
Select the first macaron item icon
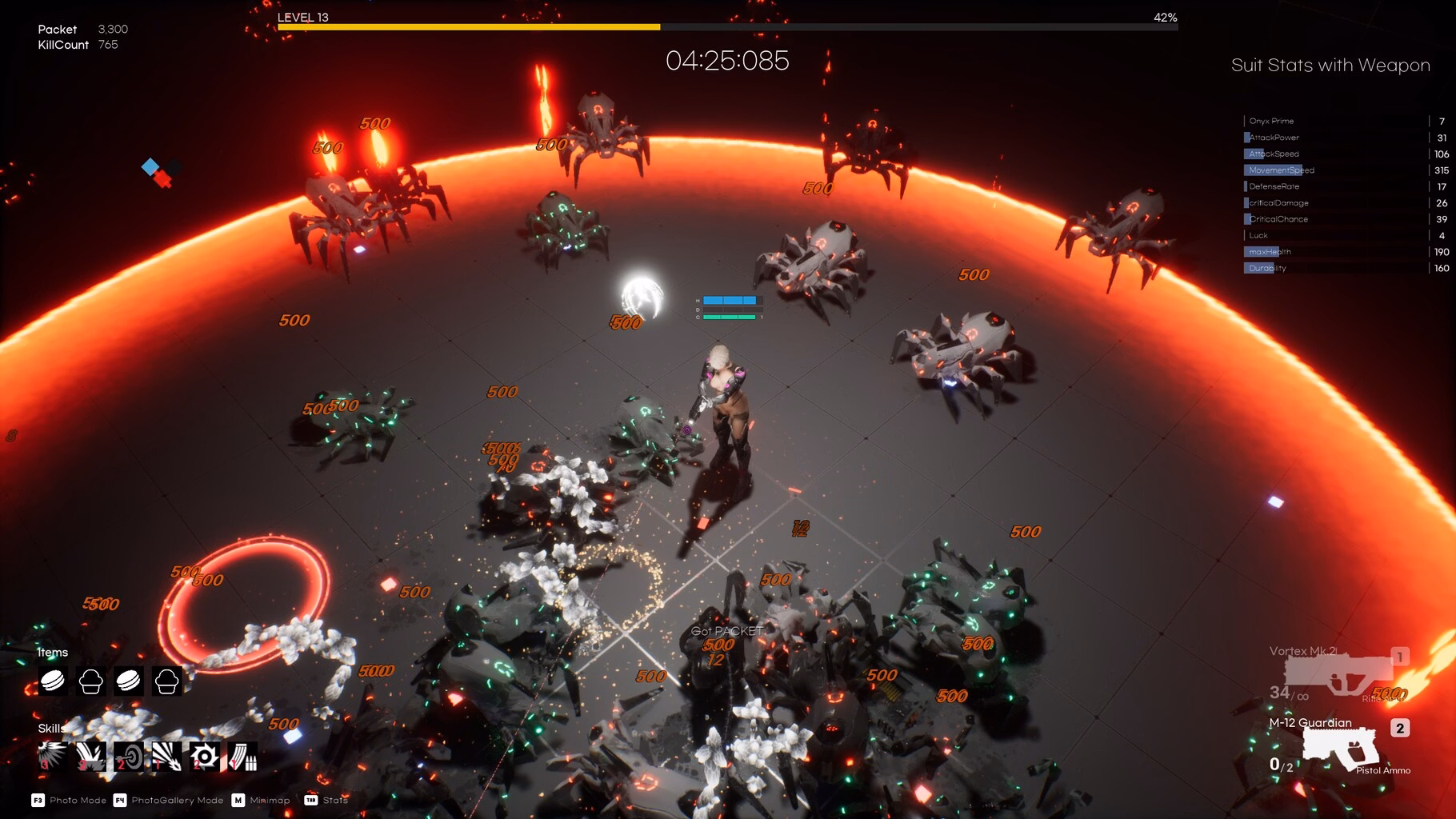click(x=53, y=682)
